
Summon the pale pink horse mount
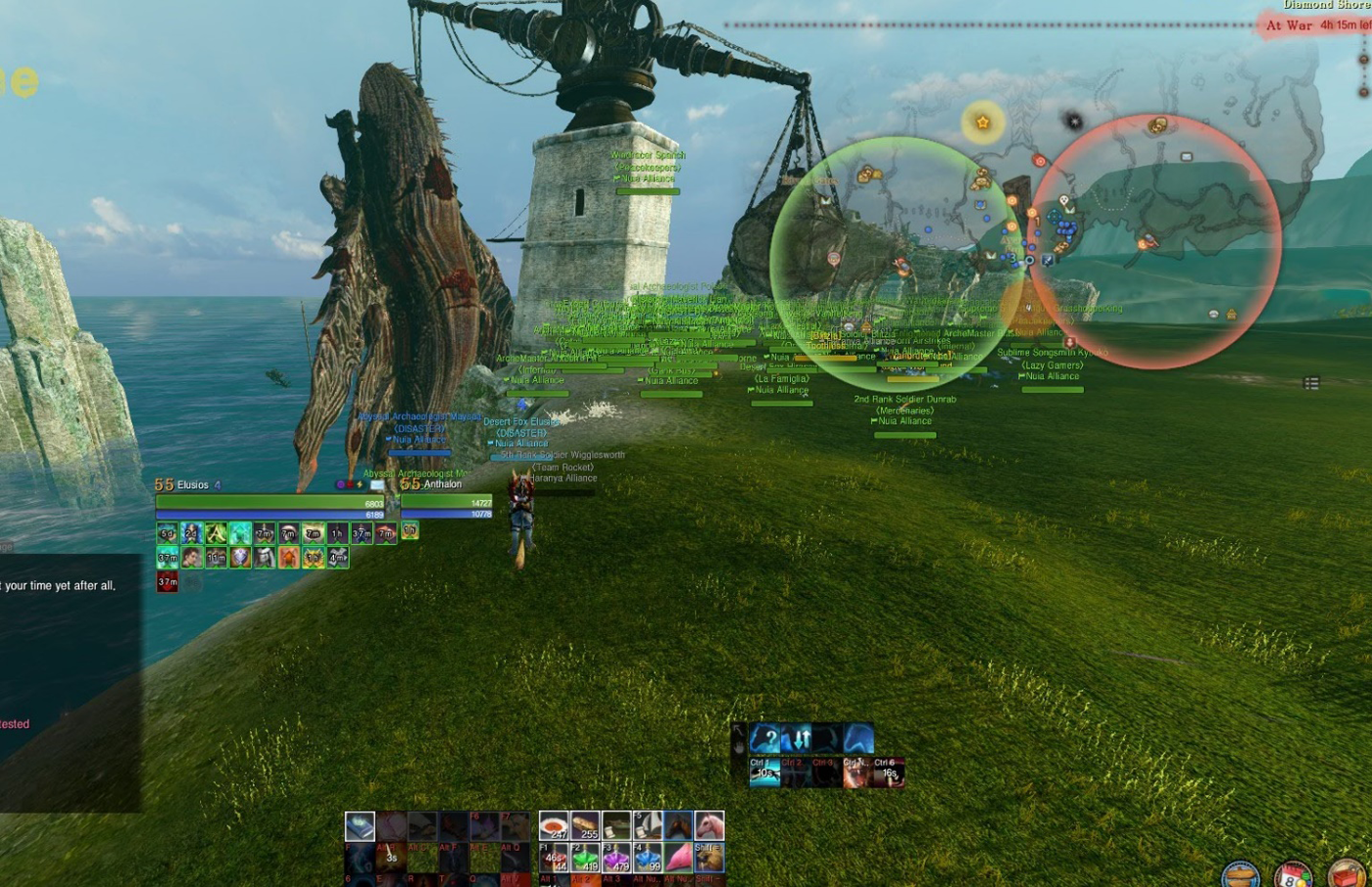pyautogui.click(x=709, y=826)
